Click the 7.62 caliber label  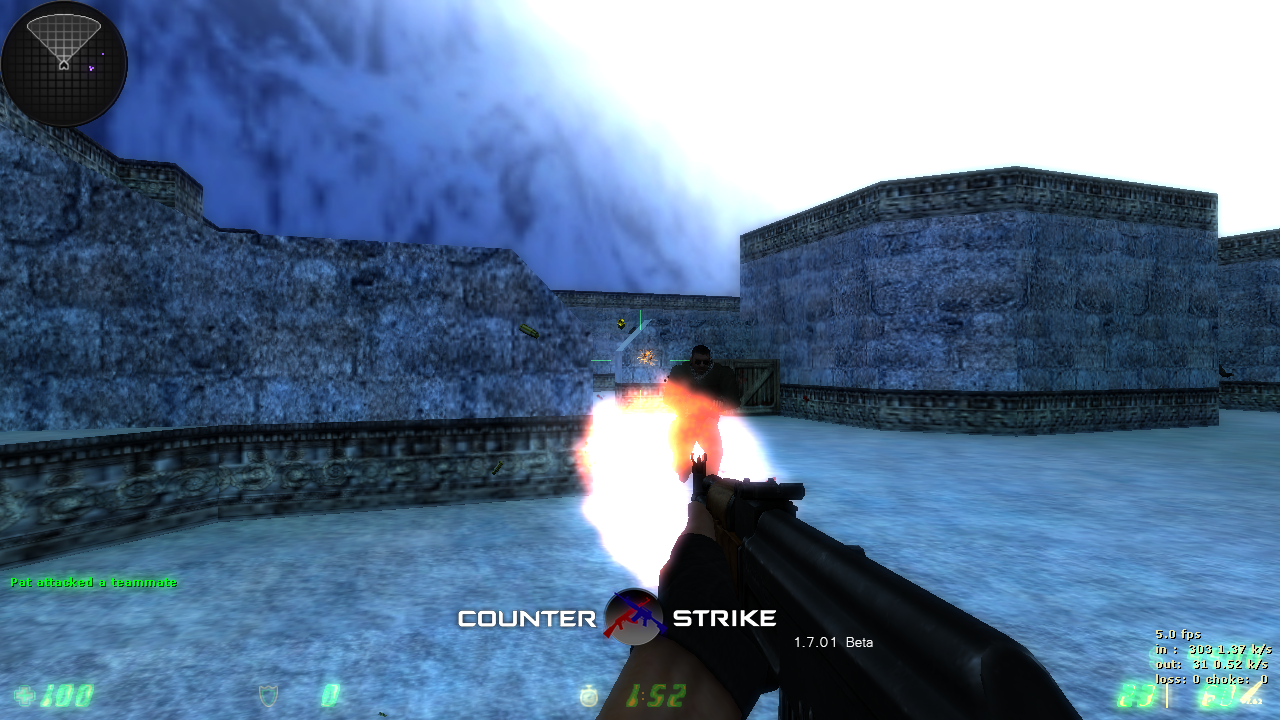tap(1250, 700)
